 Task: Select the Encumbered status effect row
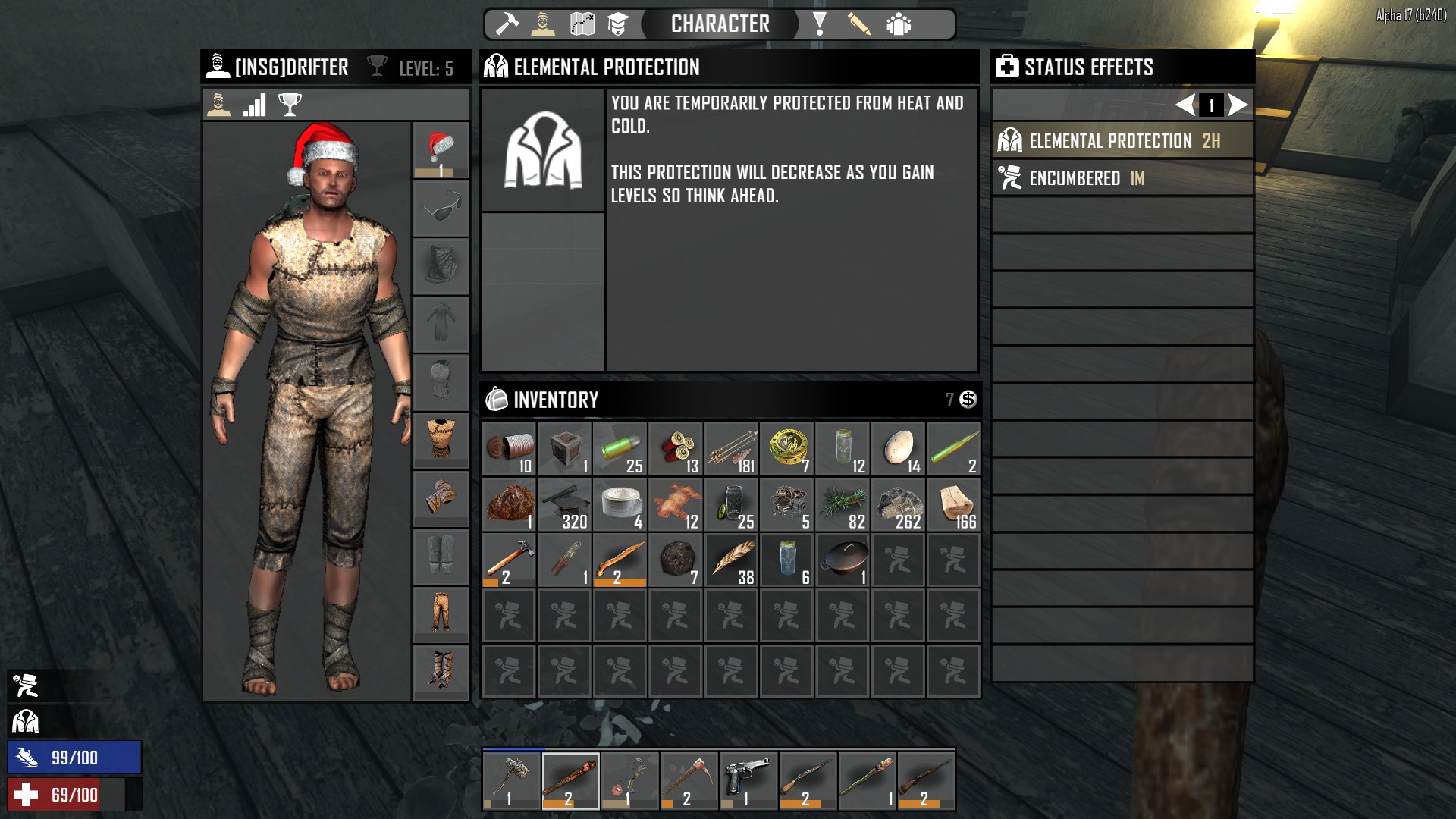(x=1122, y=178)
